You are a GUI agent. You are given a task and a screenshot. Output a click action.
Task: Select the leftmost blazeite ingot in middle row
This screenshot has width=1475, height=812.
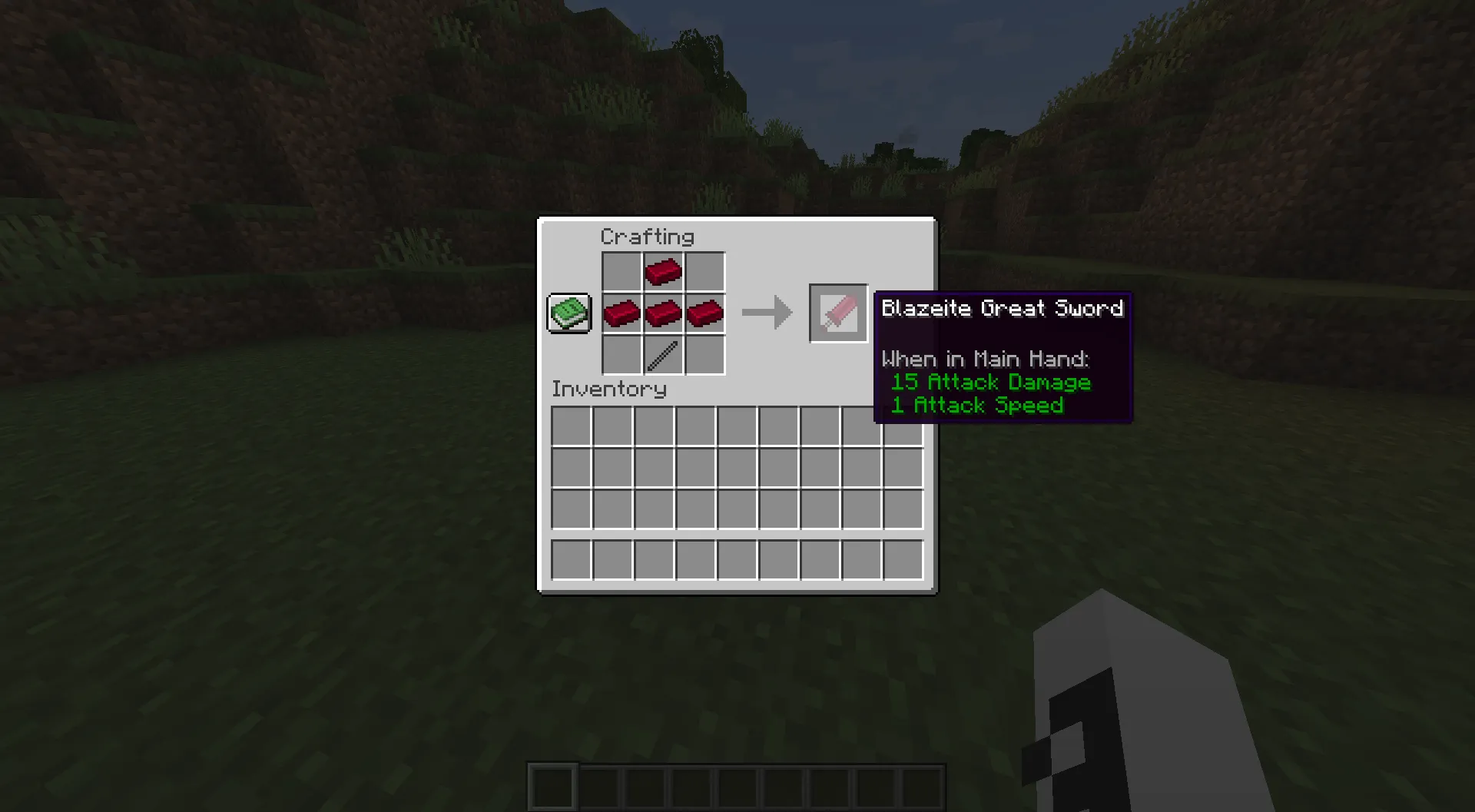(x=622, y=313)
